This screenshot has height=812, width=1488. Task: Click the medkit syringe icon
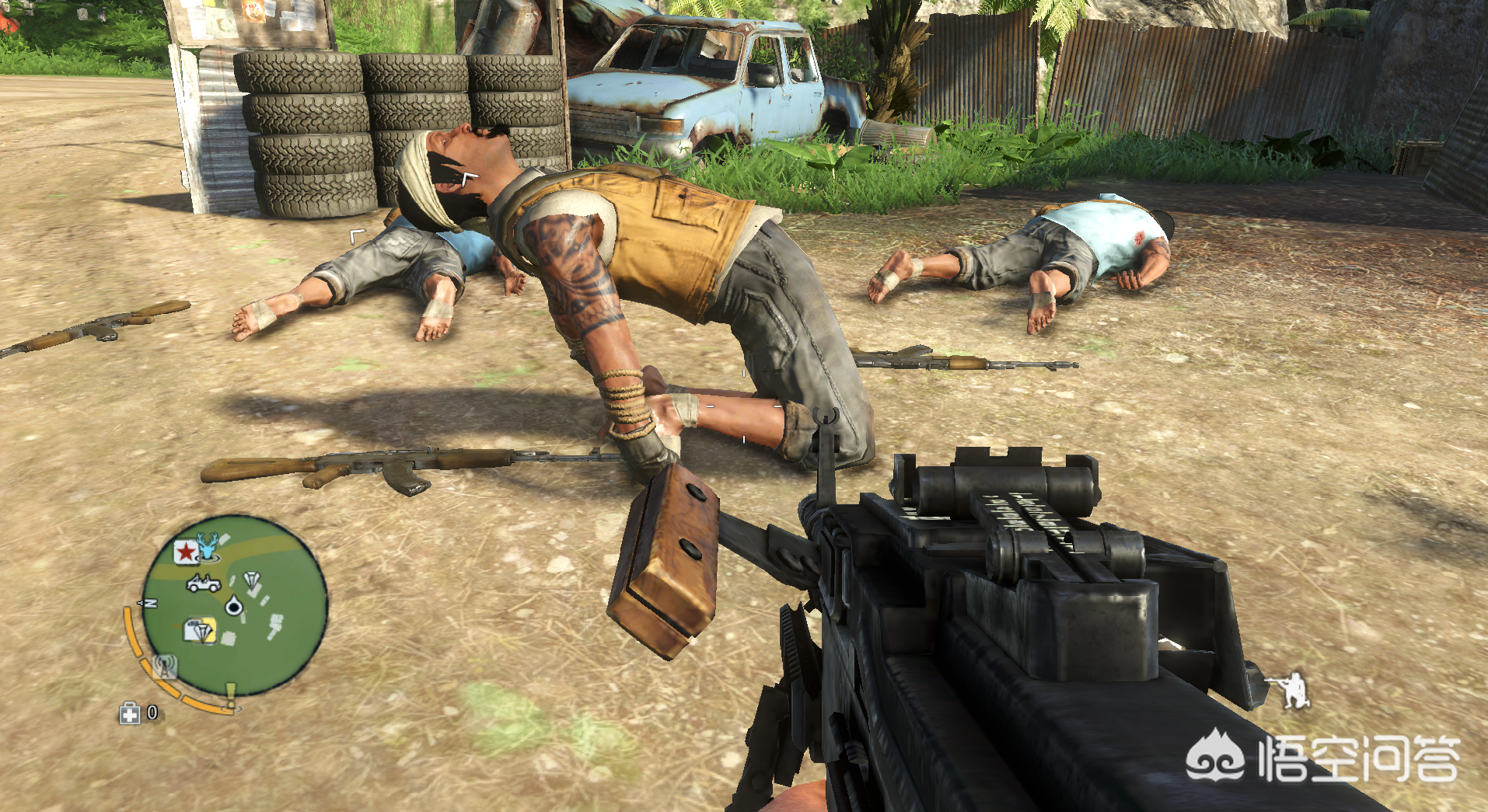(129, 713)
